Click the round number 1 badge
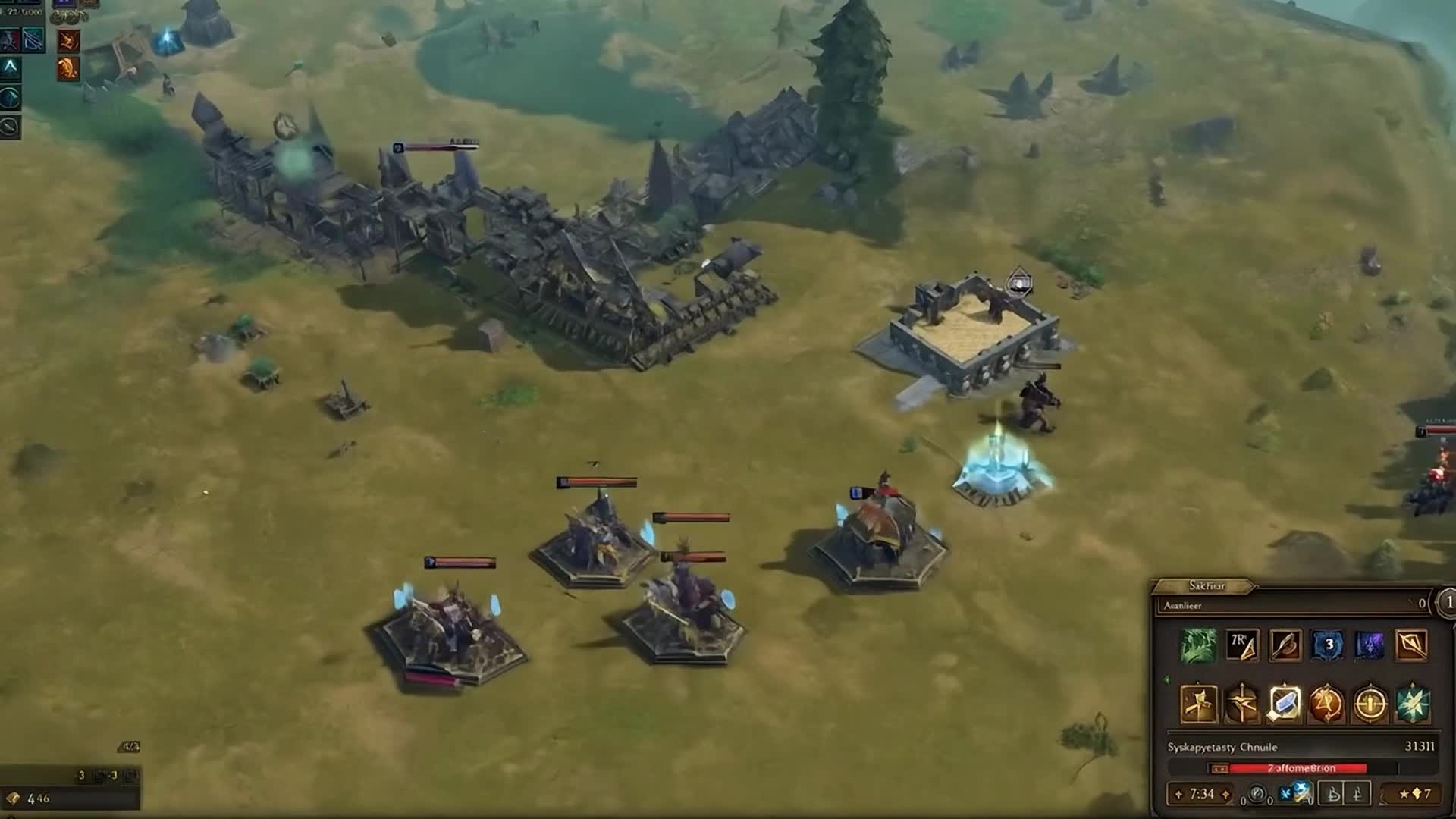The image size is (1456, 819). [x=1448, y=602]
